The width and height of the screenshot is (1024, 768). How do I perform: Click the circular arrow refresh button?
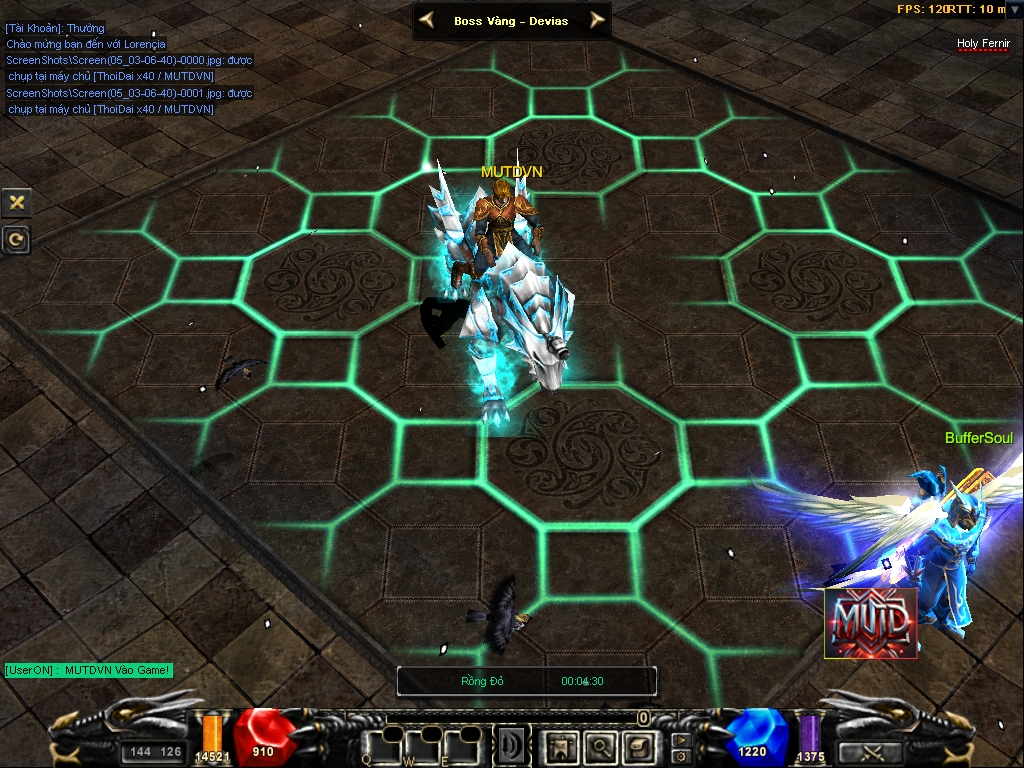16,239
